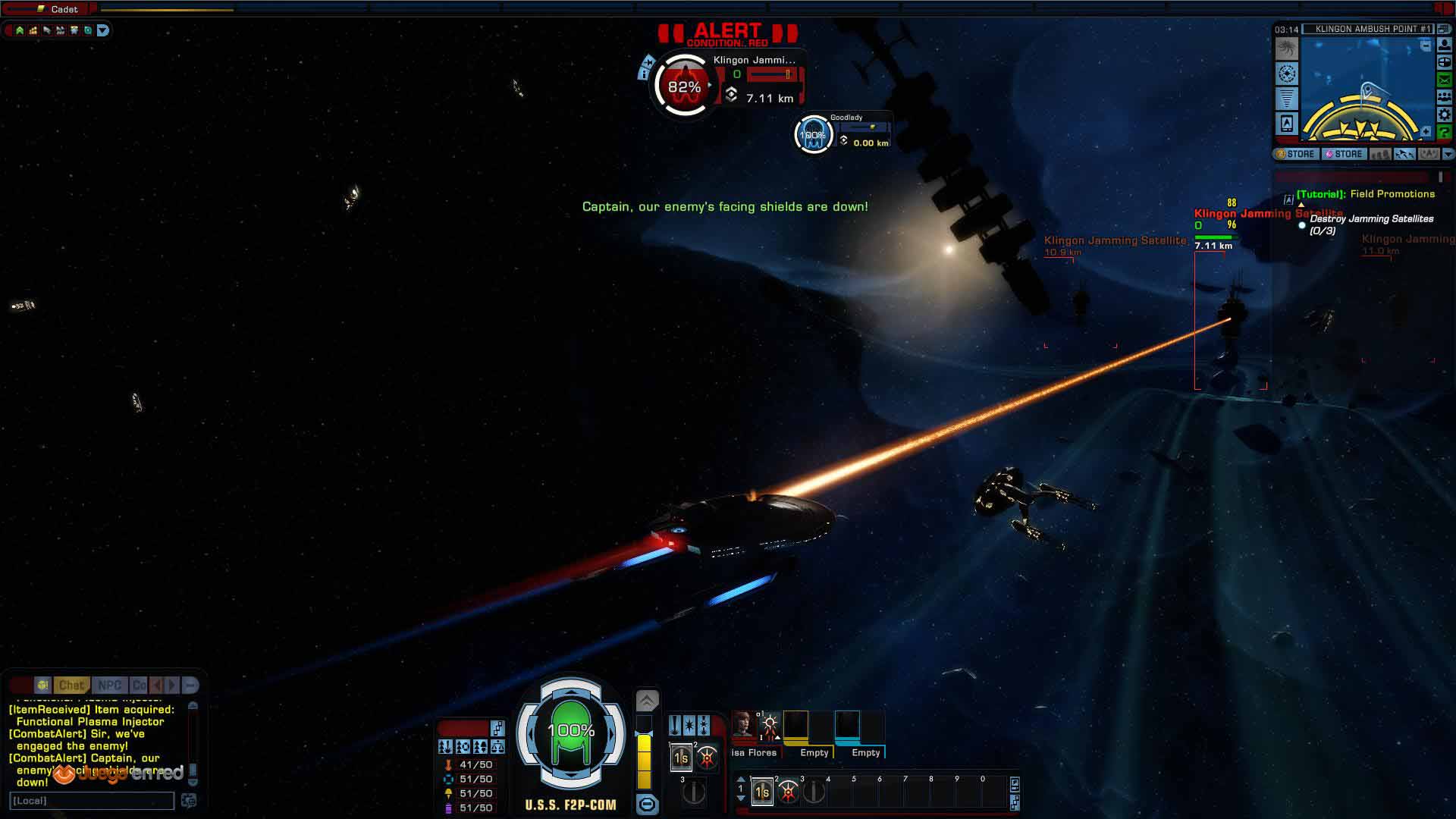Increase throttle with the up-chevron button
1456x819 pixels.
647,700
